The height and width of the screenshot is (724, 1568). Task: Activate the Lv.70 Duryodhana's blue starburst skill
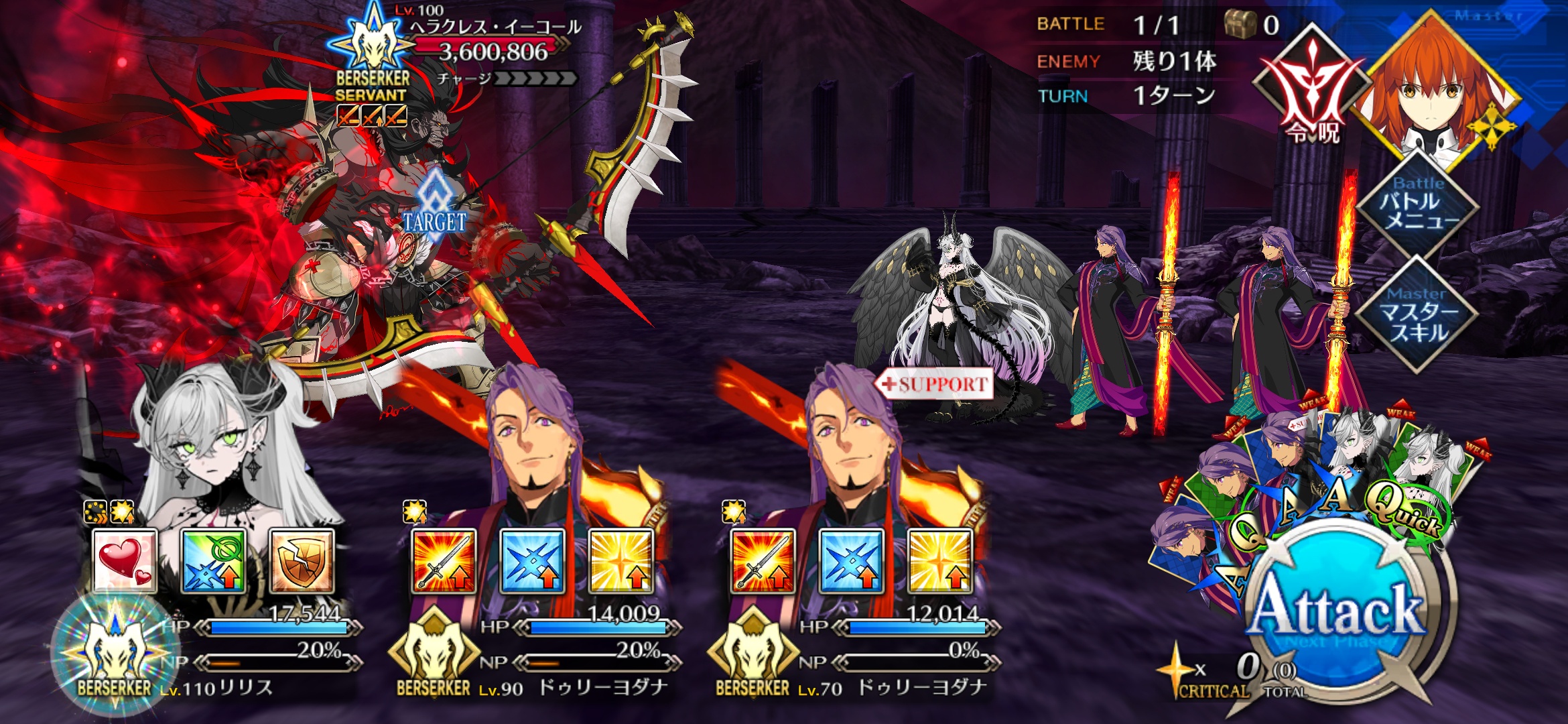851,560
